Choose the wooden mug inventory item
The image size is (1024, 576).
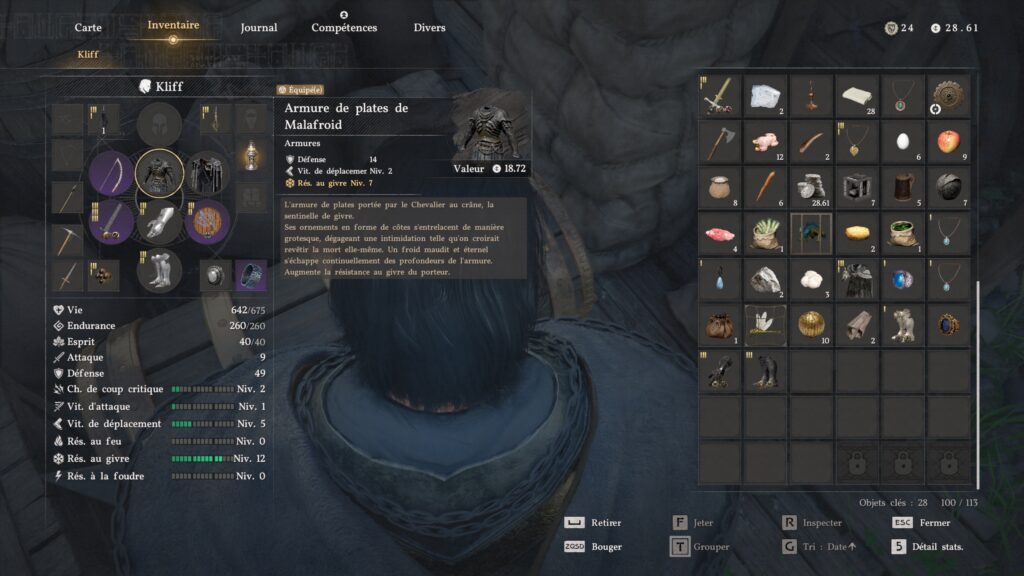point(901,187)
